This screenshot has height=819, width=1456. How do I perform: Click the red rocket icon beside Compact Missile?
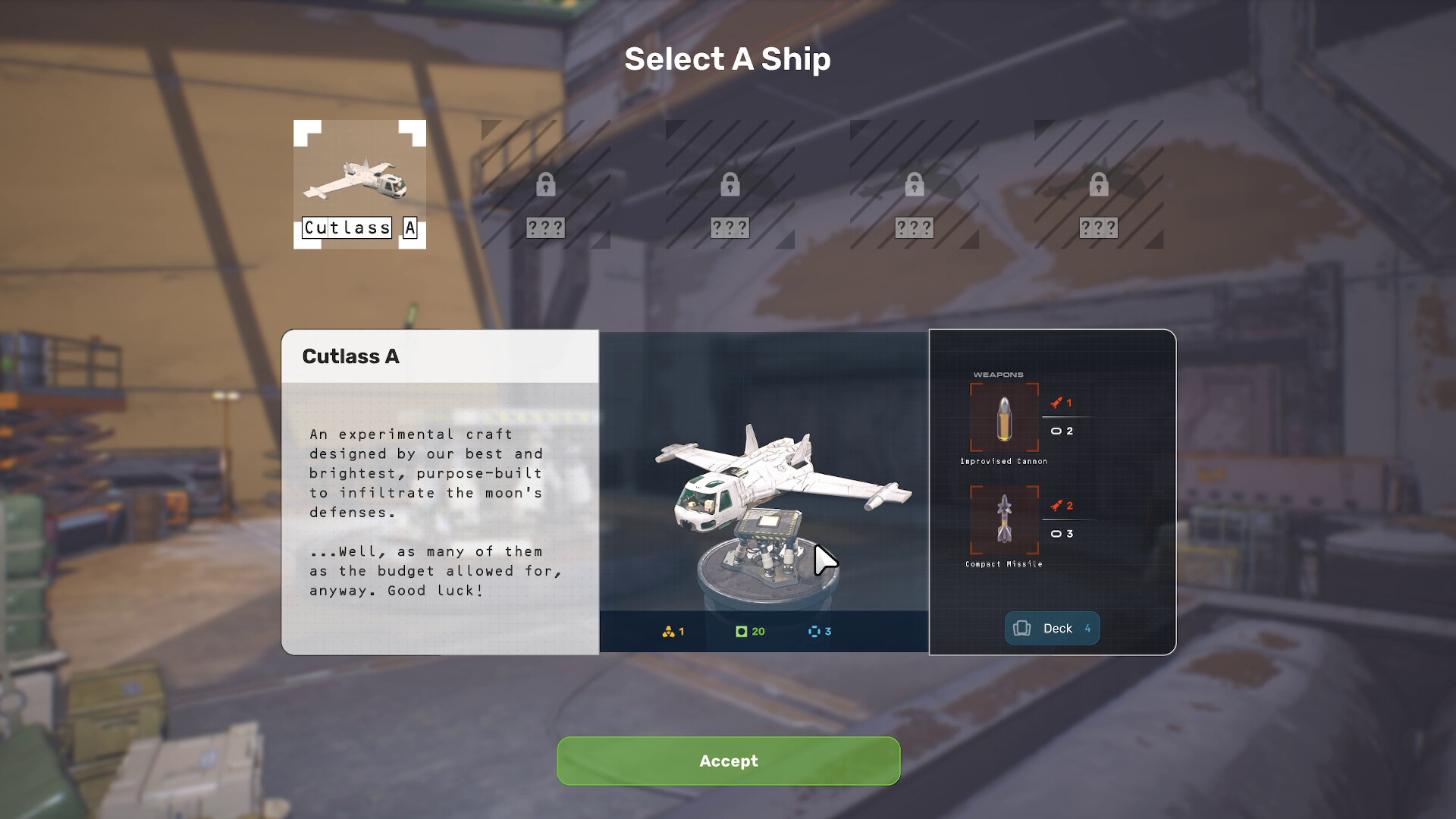[1057, 504]
